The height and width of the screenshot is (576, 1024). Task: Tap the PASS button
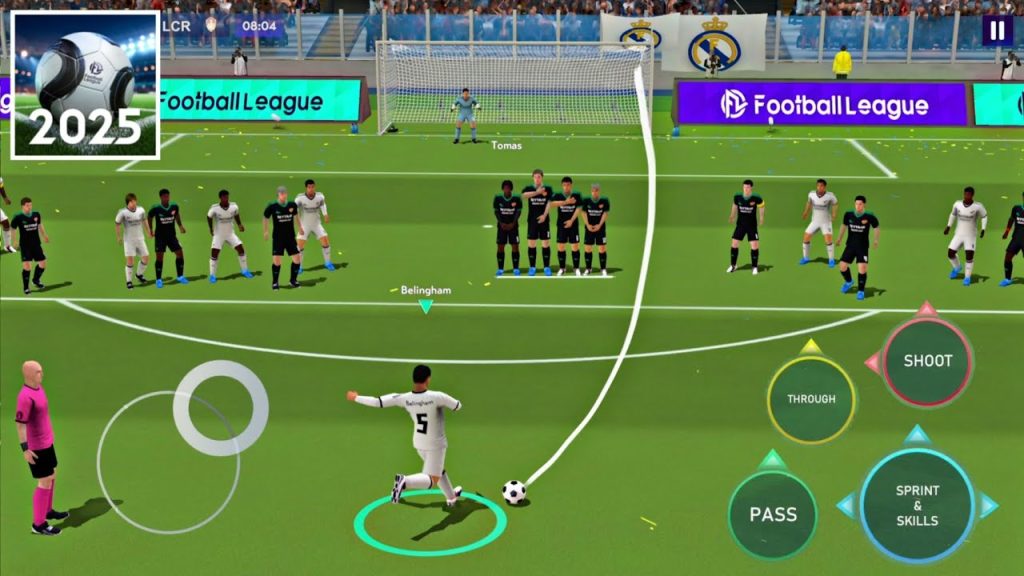[x=773, y=514]
